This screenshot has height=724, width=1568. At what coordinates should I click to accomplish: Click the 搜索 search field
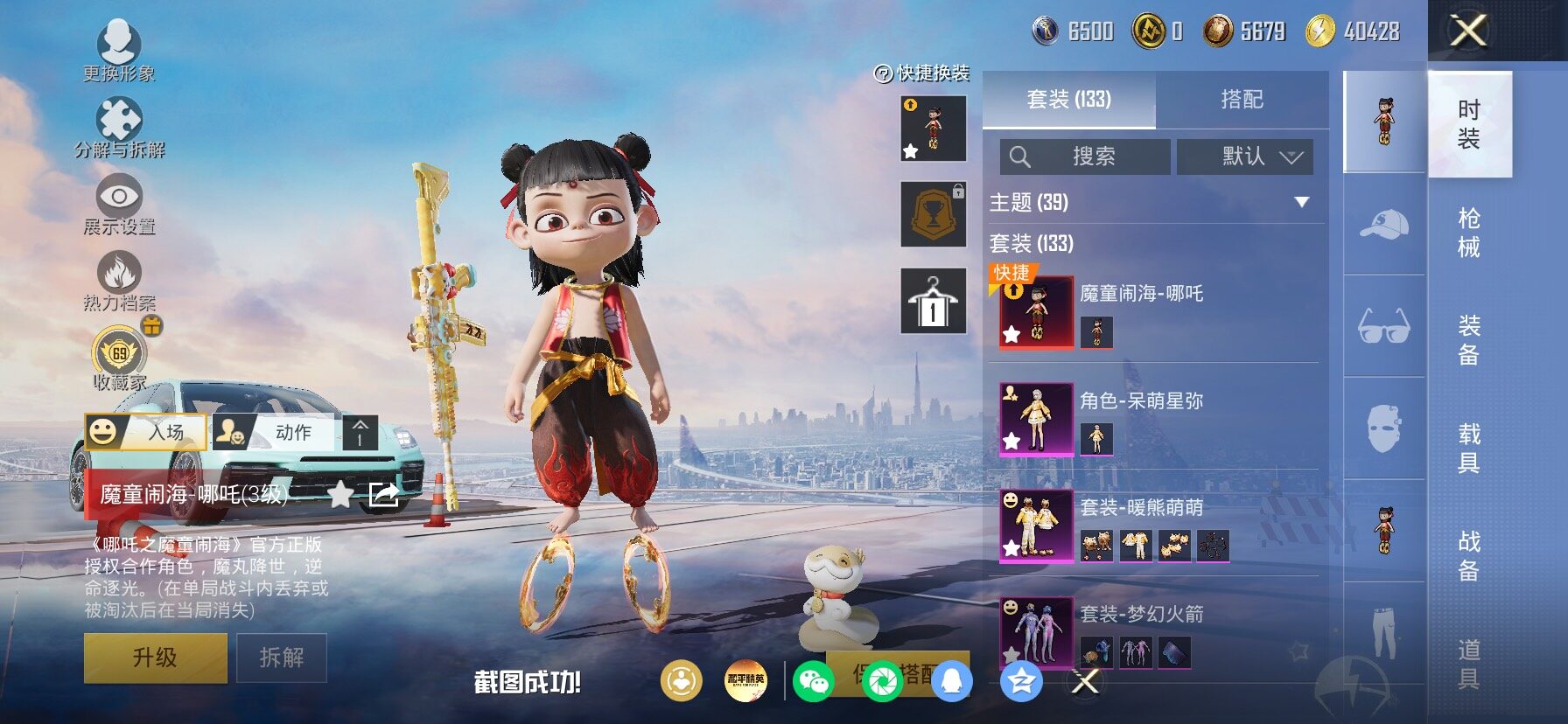[1085, 157]
